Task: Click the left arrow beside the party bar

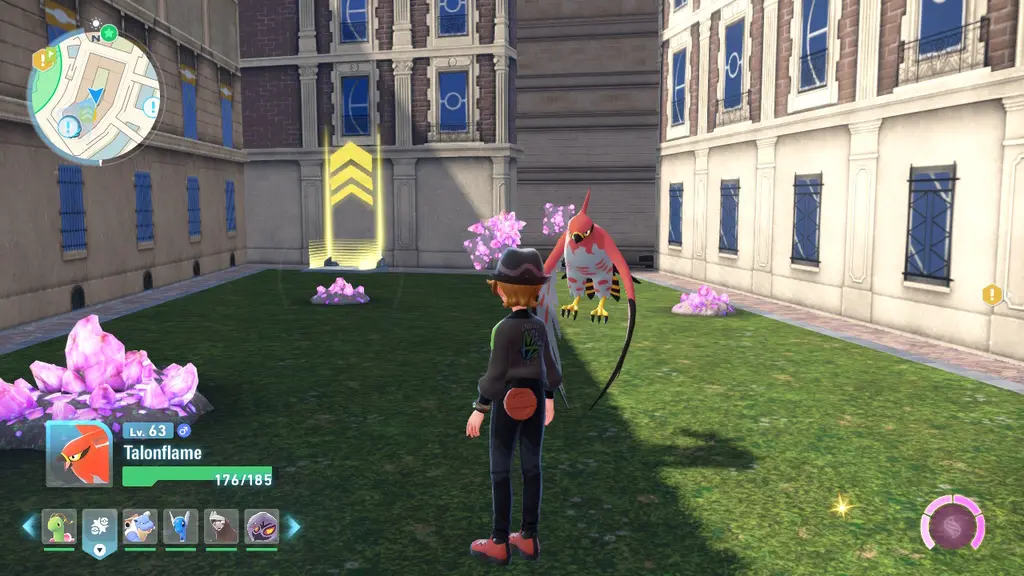Action: click(29, 526)
